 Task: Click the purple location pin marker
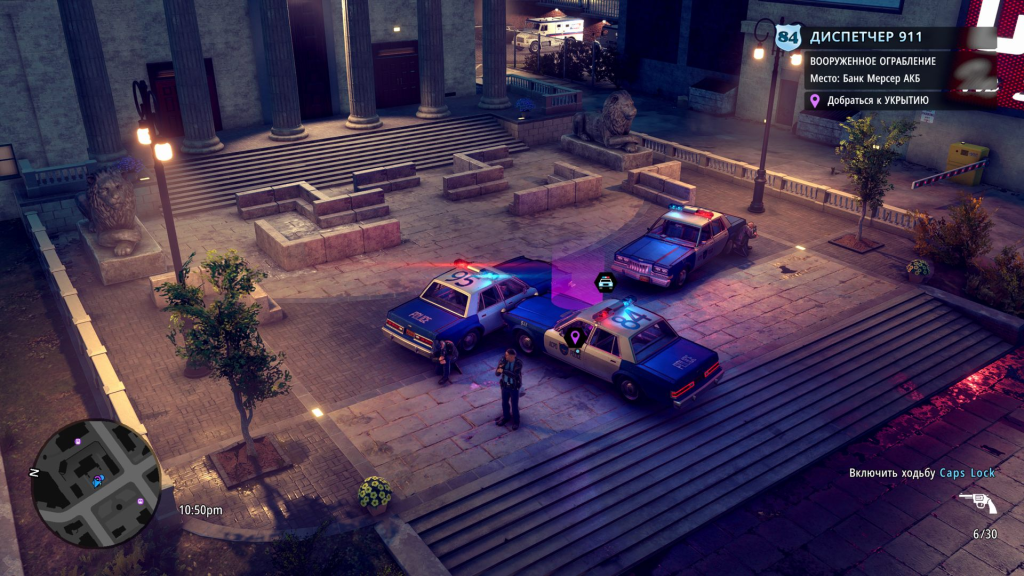pyautogui.click(x=575, y=338)
